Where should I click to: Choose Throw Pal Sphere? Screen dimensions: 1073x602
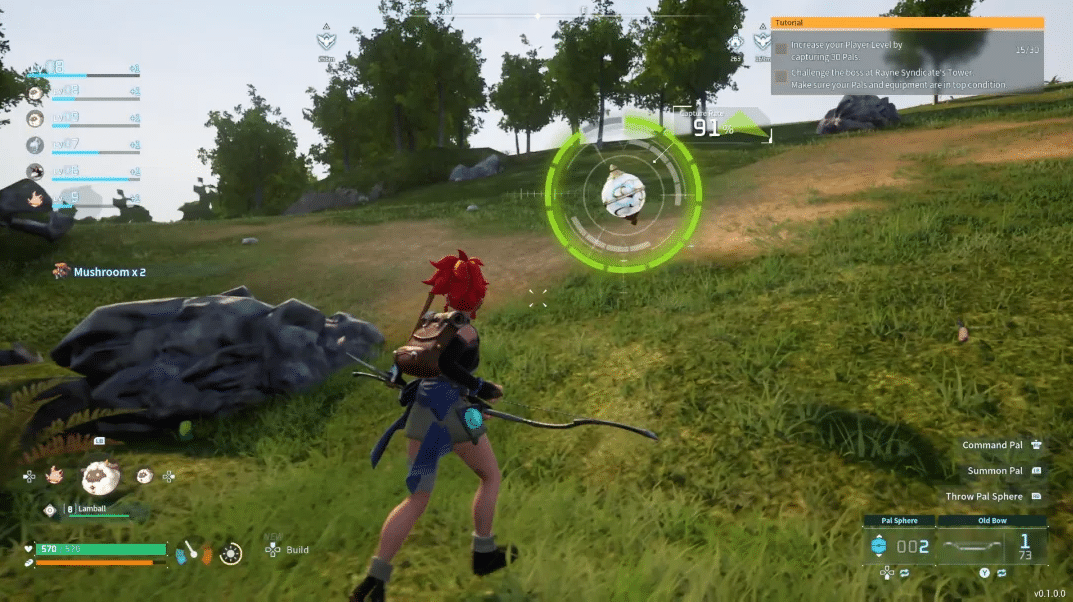pyautogui.click(x=984, y=496)
